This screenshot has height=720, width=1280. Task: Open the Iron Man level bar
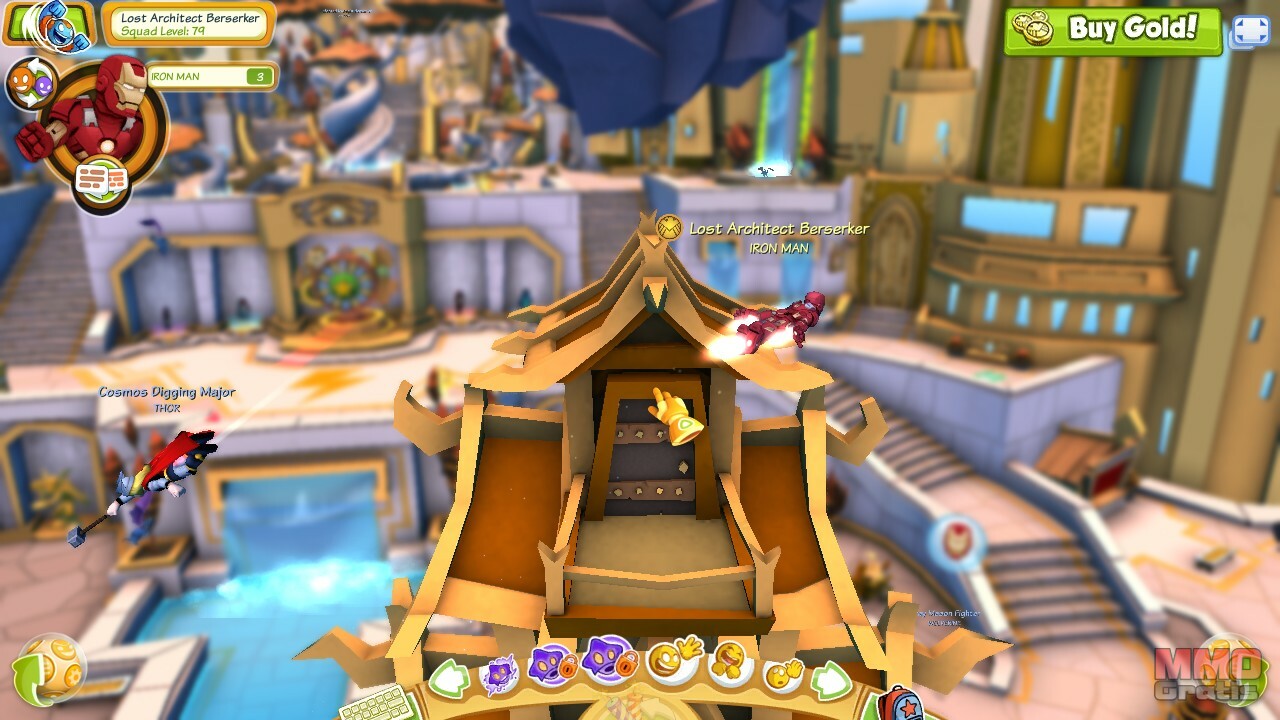[x=211, y=76]
